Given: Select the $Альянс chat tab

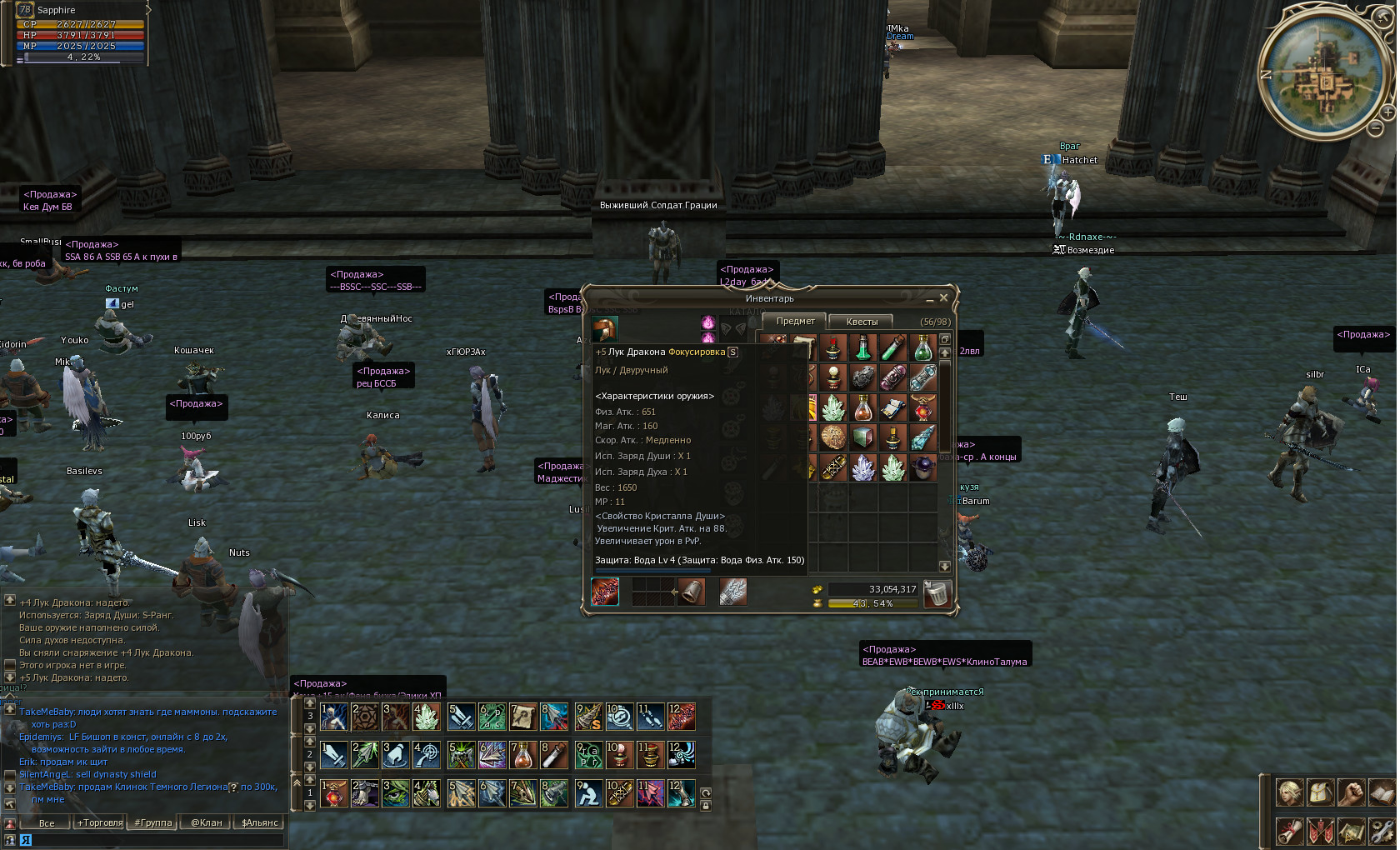Looking at the screenshot, I should (259, 822).
